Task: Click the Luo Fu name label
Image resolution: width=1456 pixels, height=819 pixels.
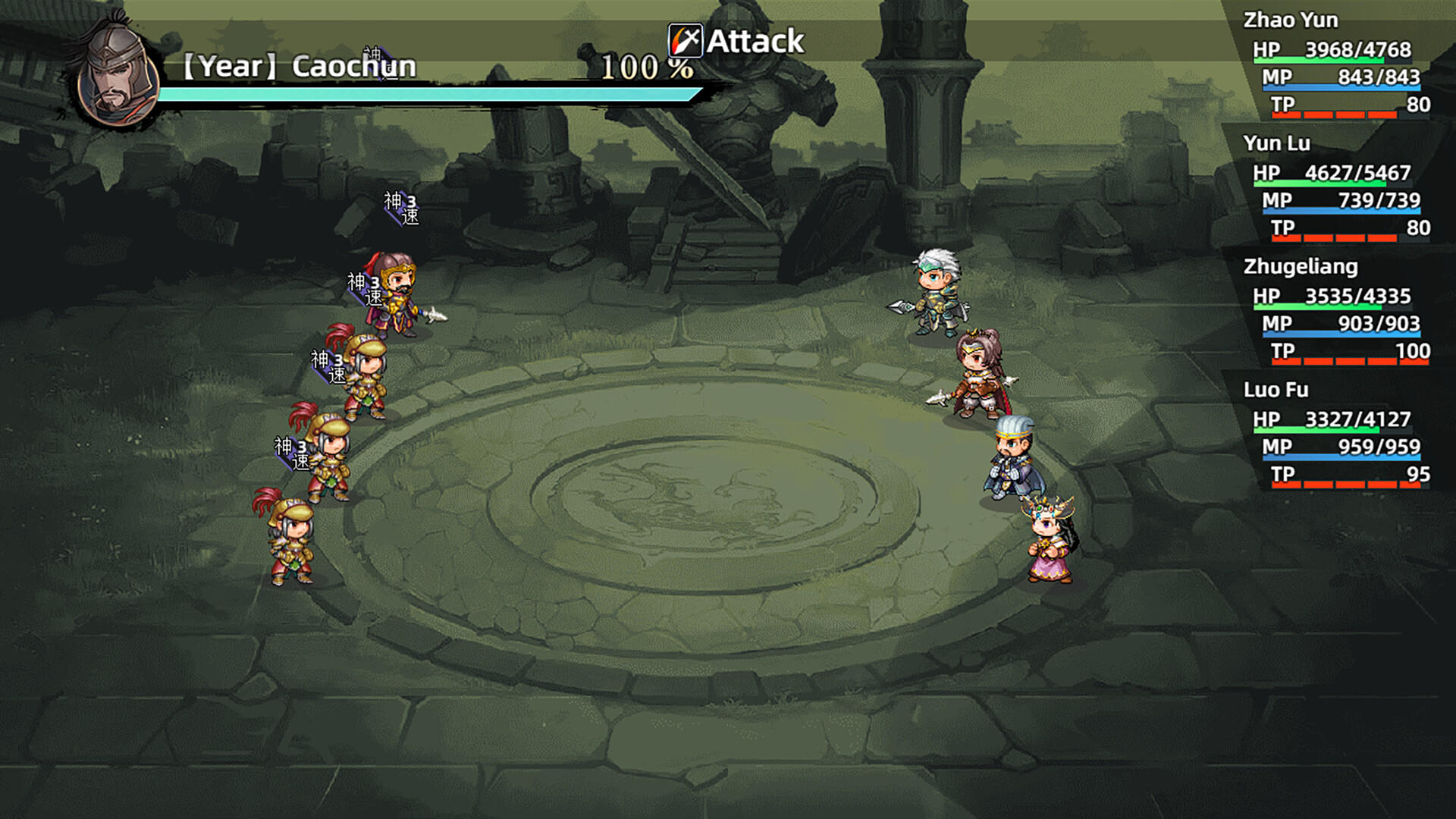Action: [1275, 390]
